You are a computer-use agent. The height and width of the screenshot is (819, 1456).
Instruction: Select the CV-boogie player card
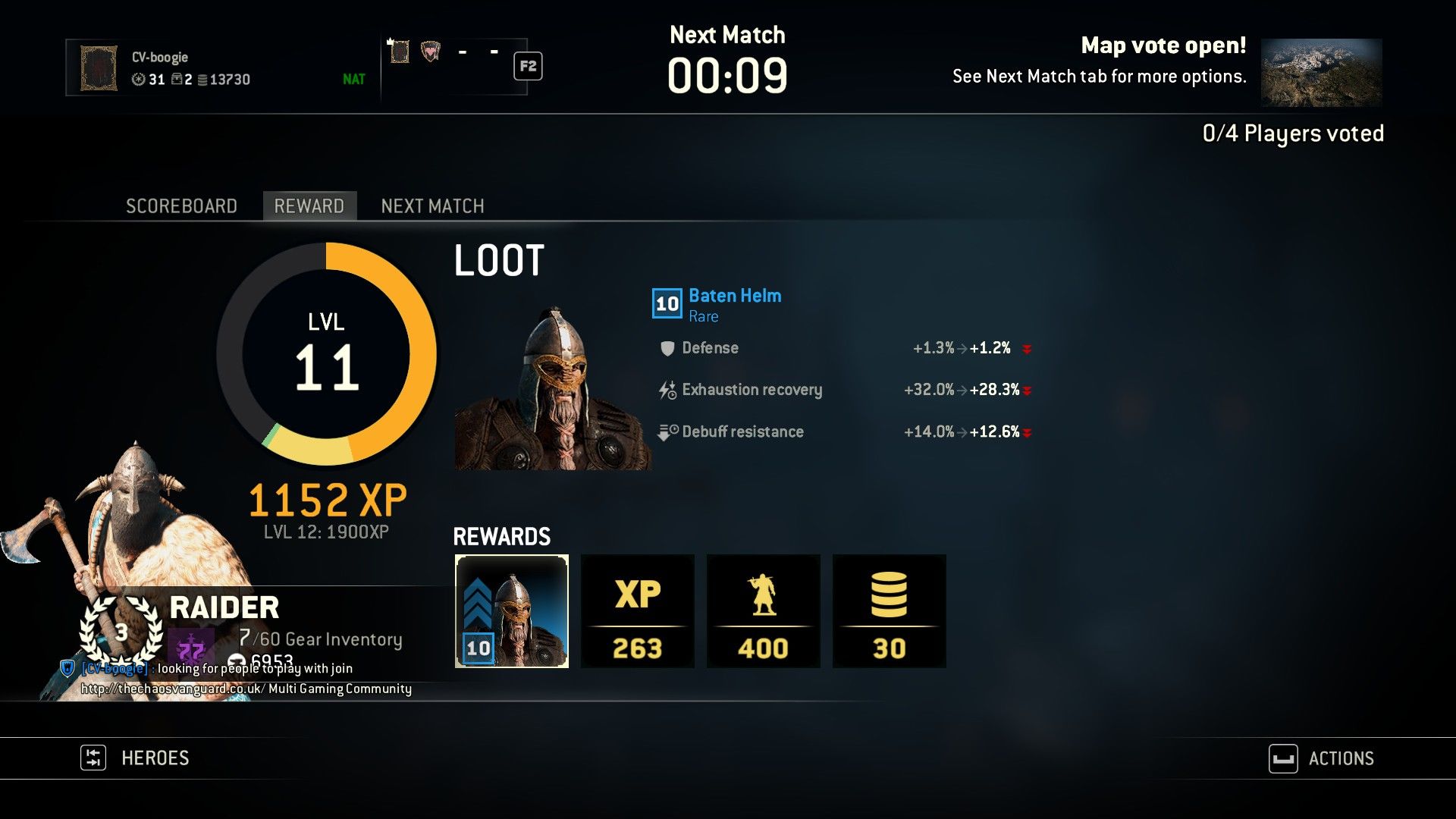click(220, 68)
